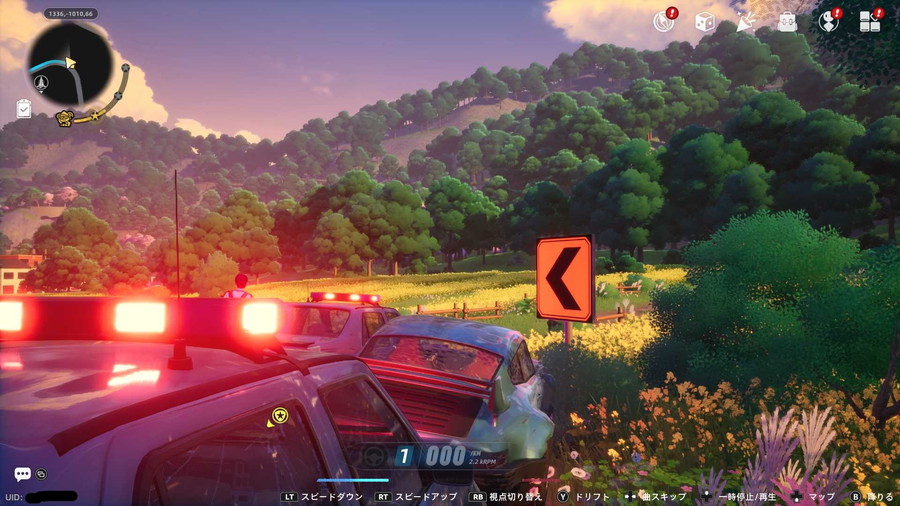The width and height of the screenshot is (900, 506).
Task: Open the backpack inventory
Action: [x=788, y=21]
